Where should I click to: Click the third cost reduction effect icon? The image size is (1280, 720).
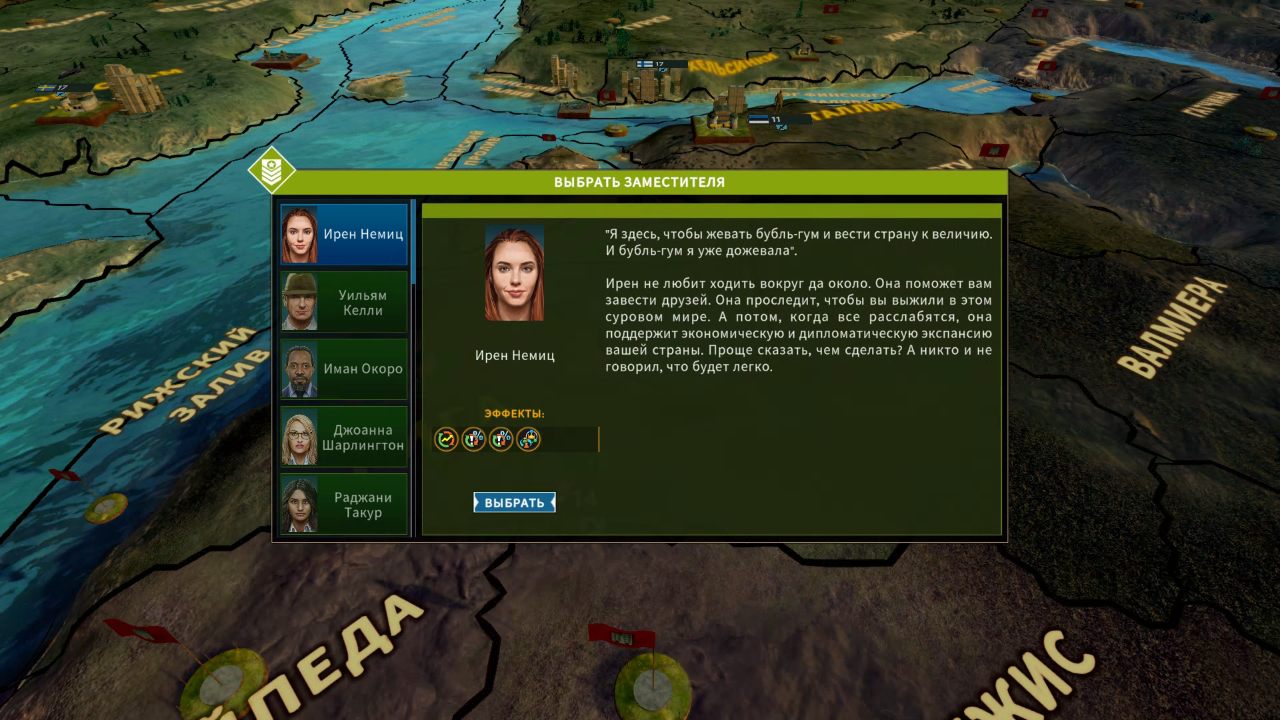pos(500,439)
